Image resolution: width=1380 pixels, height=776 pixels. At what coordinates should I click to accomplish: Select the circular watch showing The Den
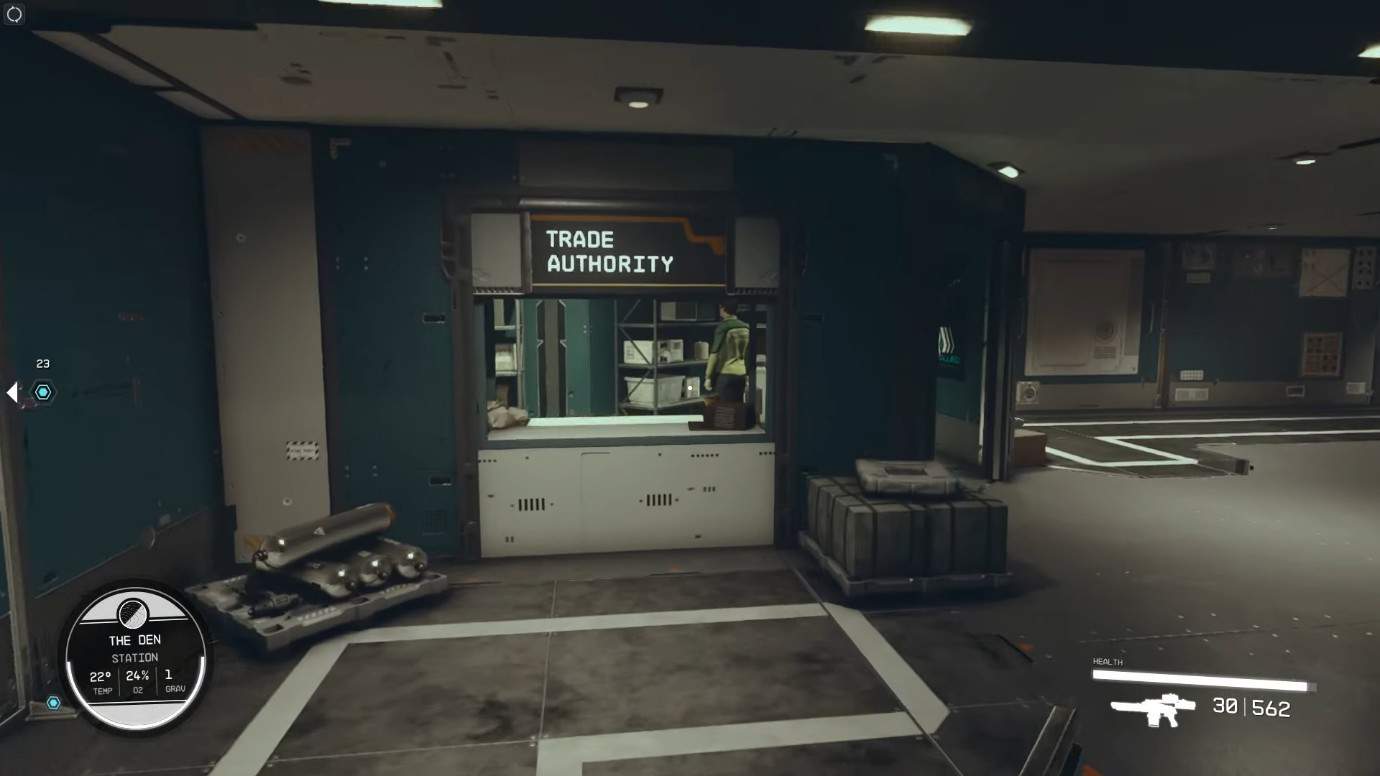click(x=134, y=657)
